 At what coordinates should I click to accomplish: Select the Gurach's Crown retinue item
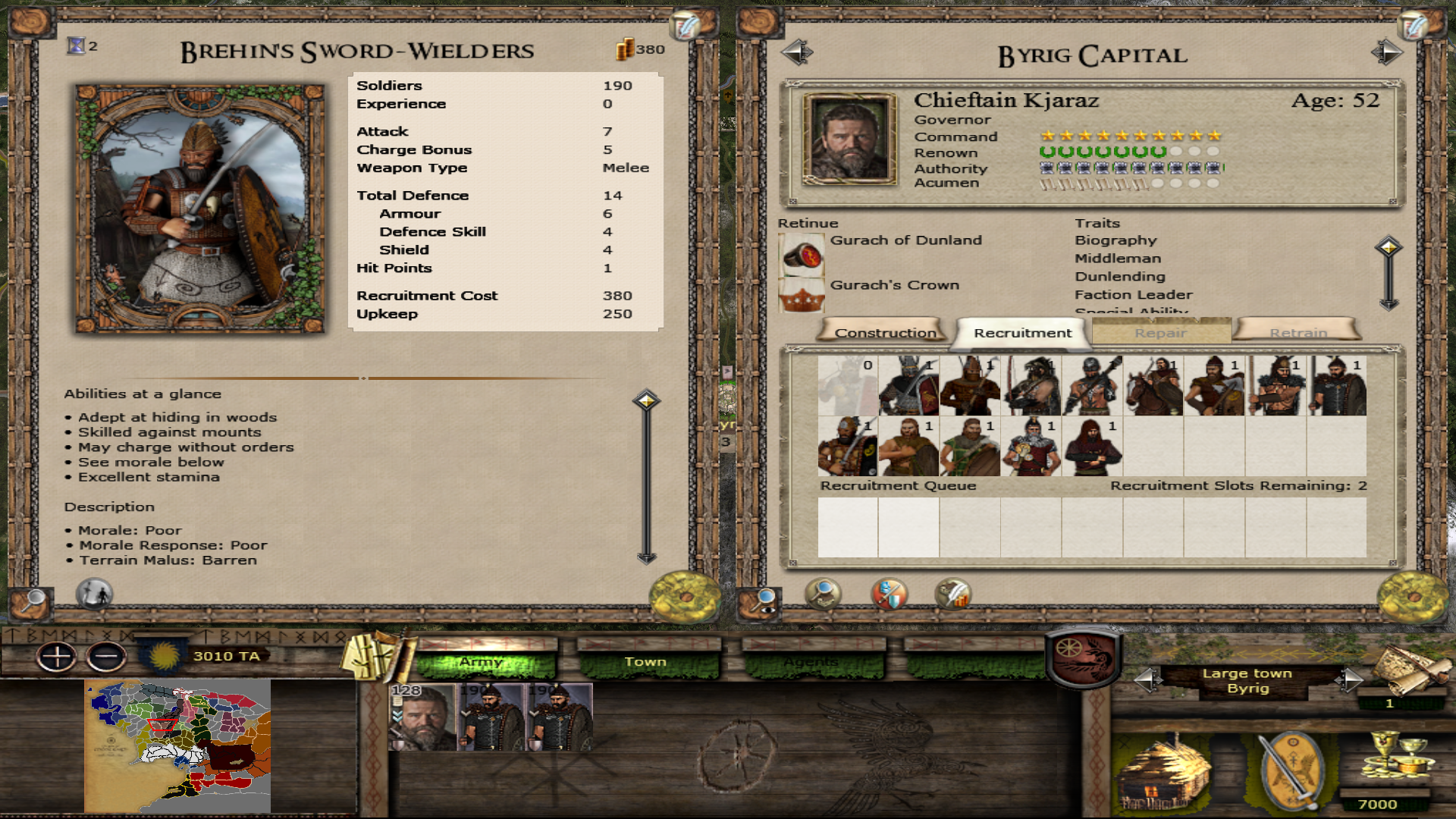coord(802,297)
